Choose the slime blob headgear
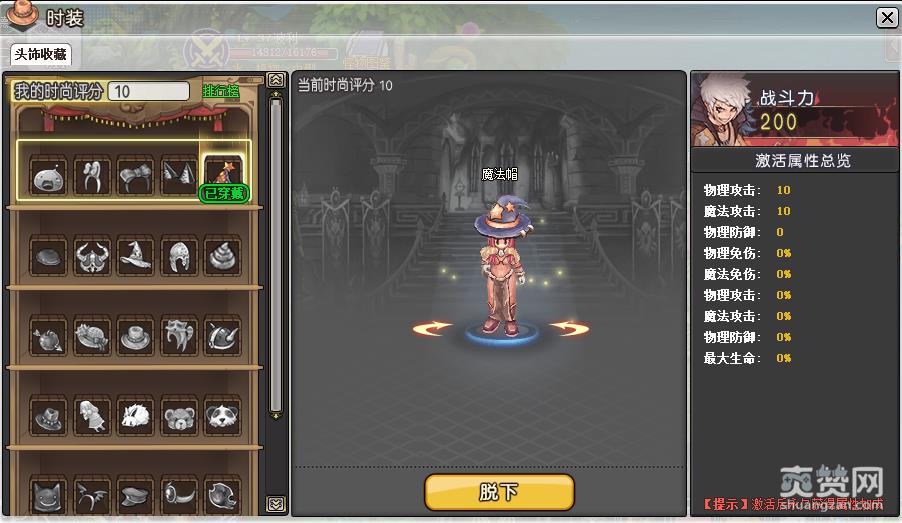 tap(47, 177)
